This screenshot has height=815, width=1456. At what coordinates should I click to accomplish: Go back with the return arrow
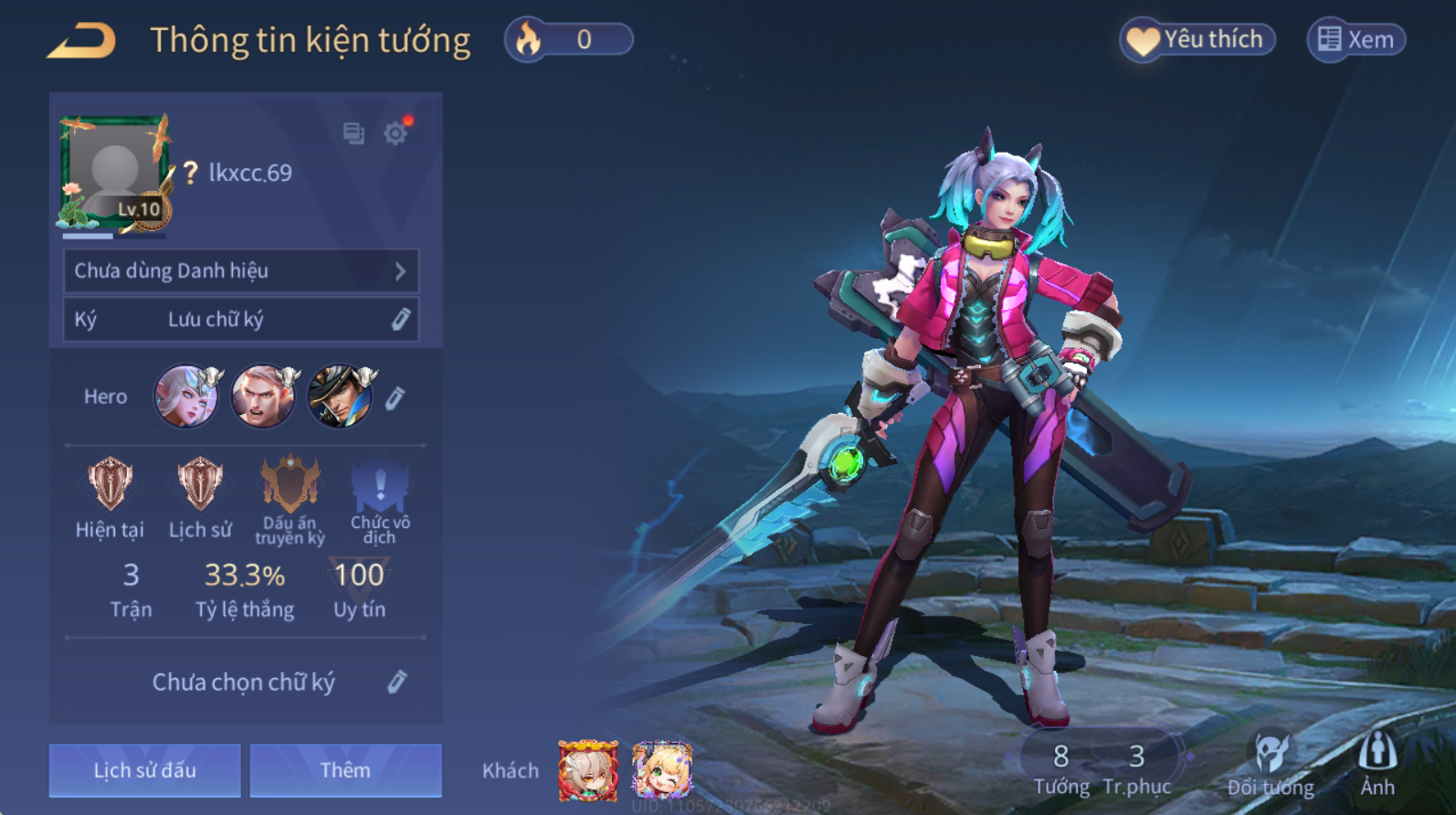point(82,41)
